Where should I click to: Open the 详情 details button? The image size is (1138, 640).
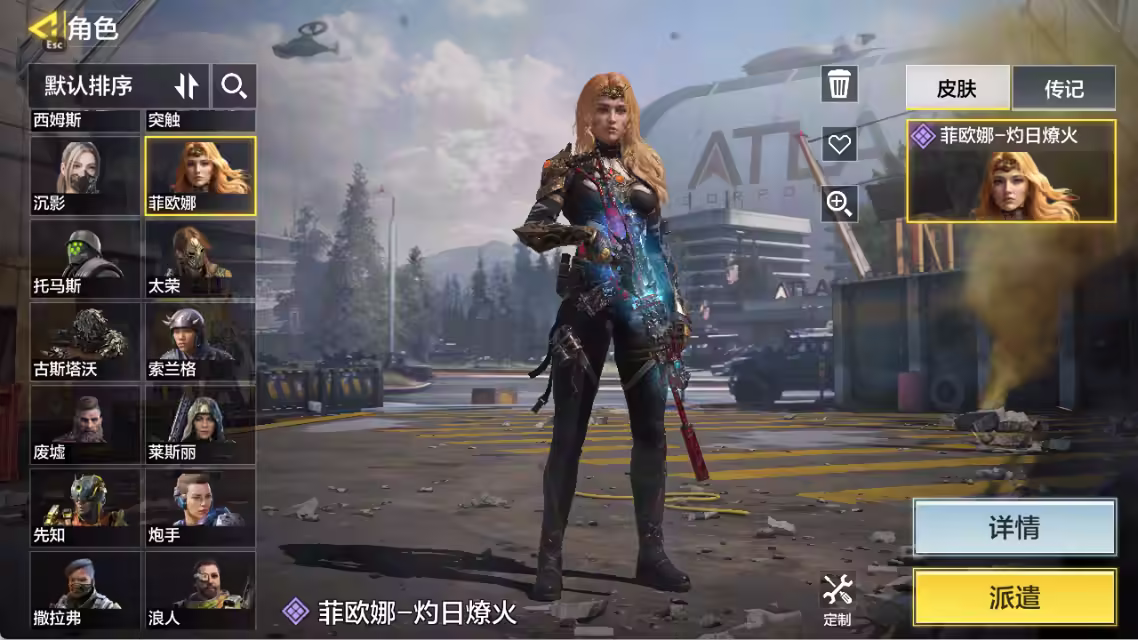[1014, 527]
